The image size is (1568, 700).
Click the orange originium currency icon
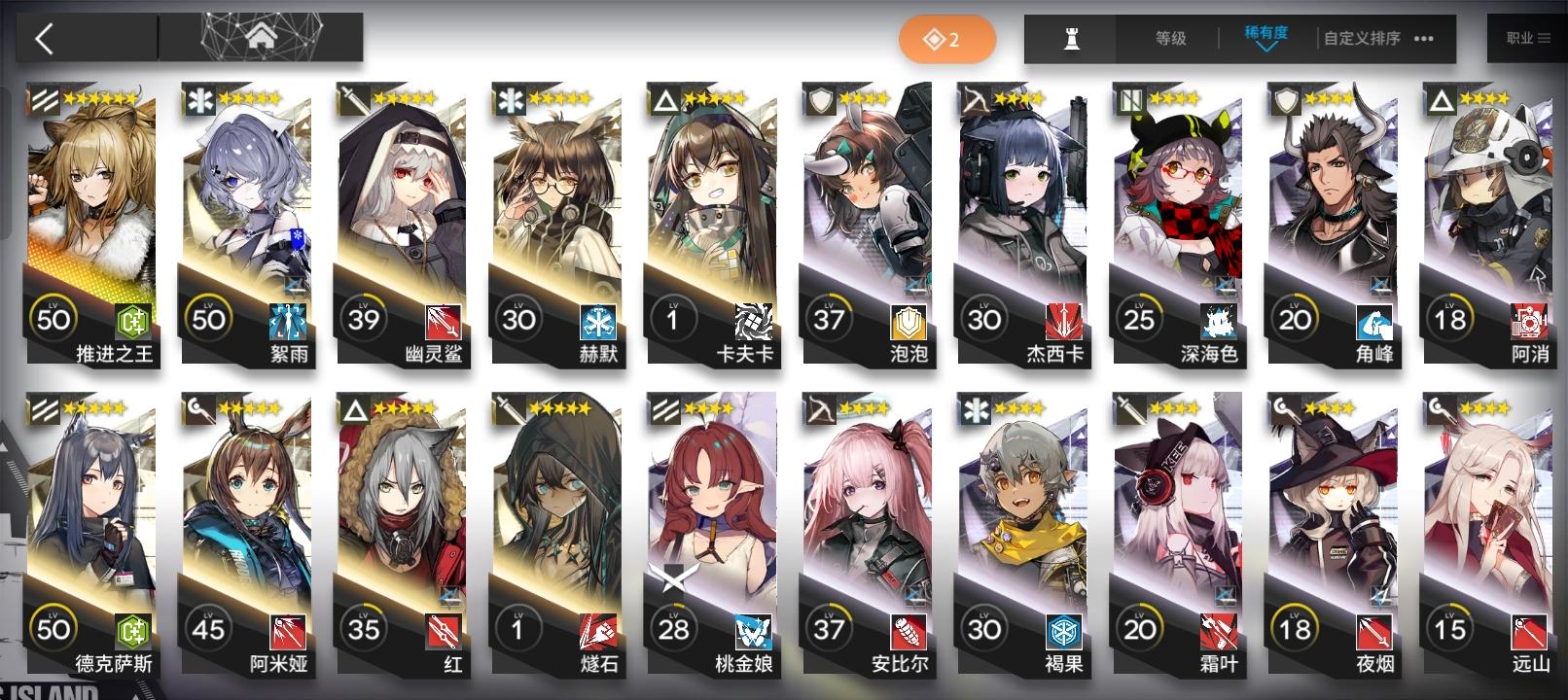(936, 39)
